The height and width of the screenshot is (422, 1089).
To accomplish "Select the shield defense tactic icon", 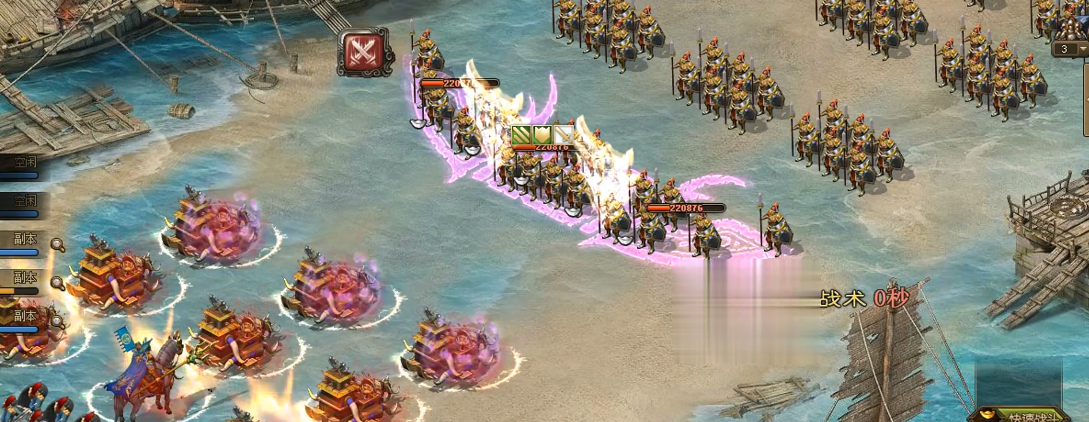I will [x=543, y=135].
